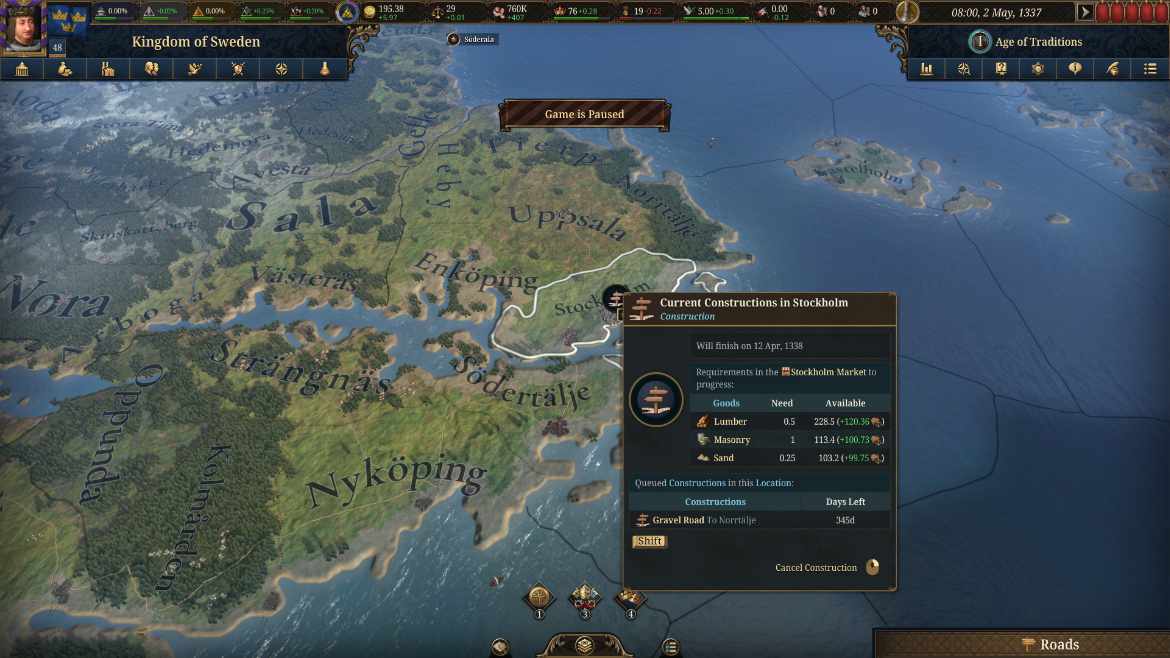Image resolution: width=1170 pixels, height=658 pixels.
Task: Open the research flask menu
Action: 324,69
